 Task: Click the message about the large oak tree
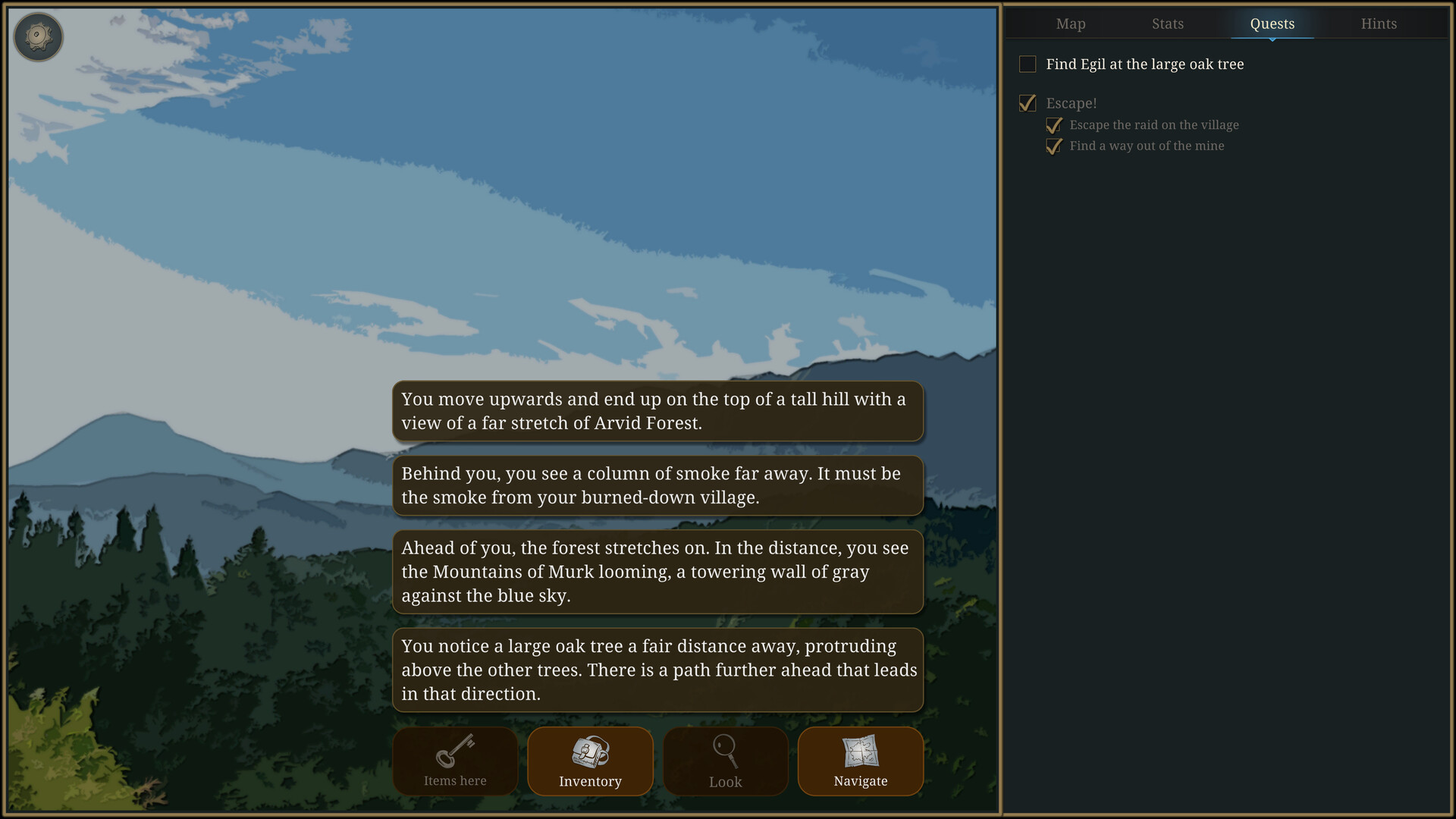click(657, 670)
